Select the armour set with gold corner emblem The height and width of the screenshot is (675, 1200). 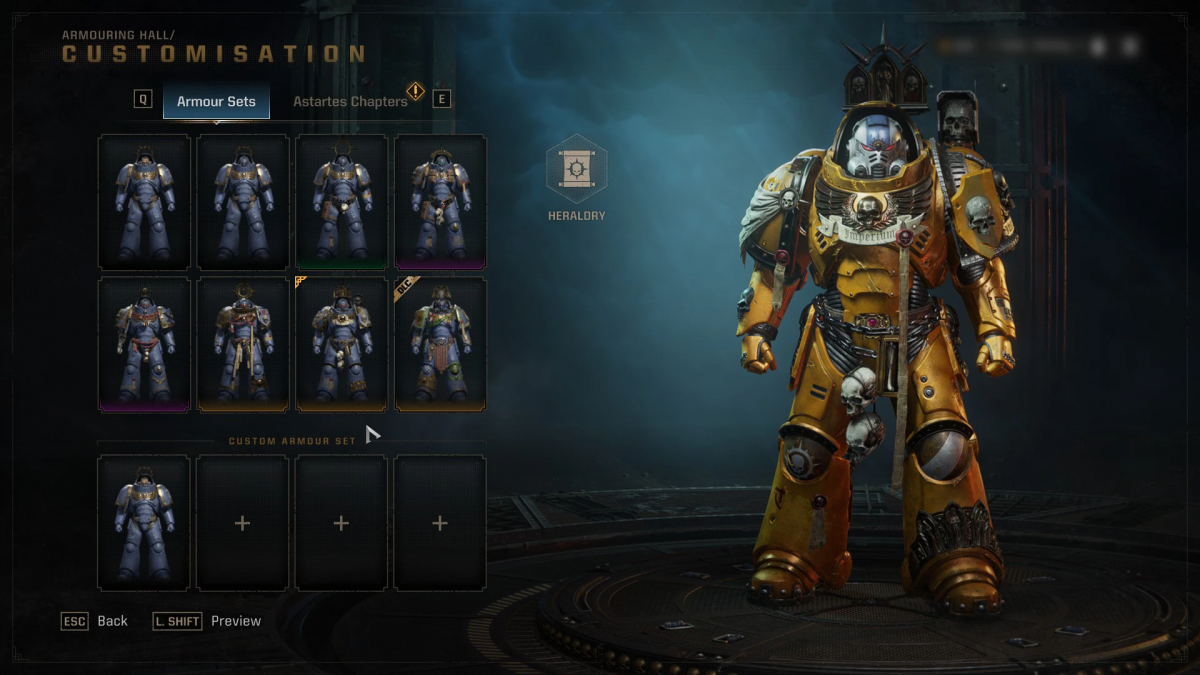(341, 343)
